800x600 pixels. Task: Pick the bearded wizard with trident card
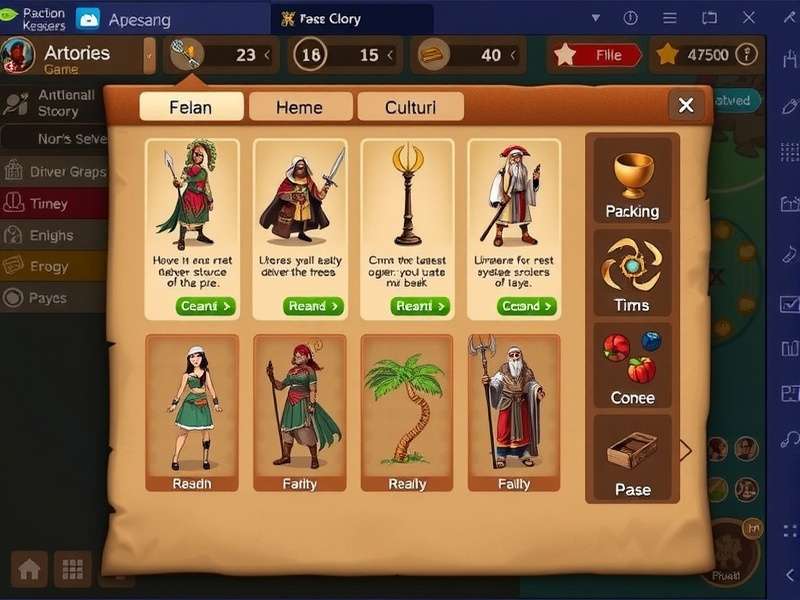514,412
